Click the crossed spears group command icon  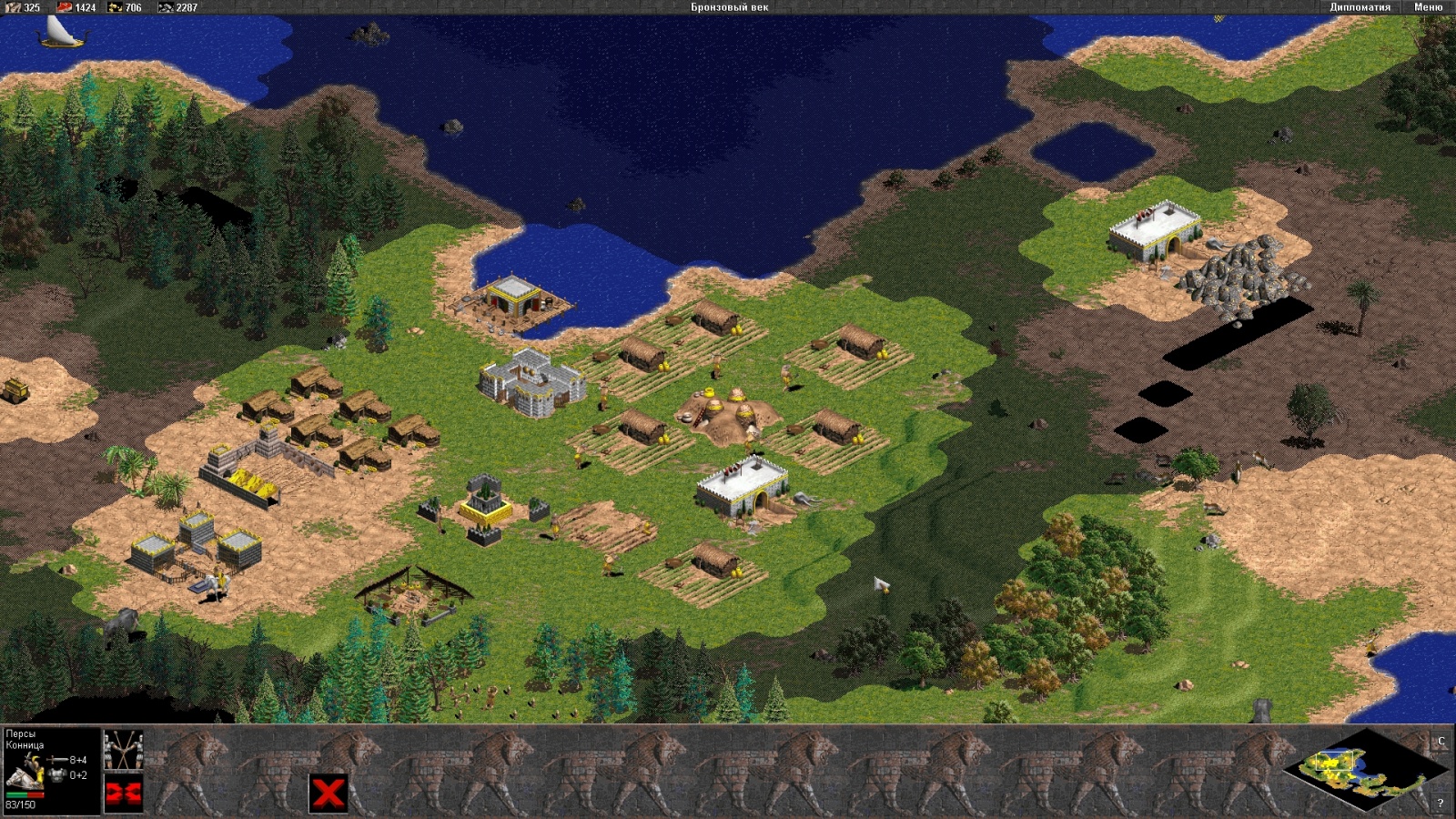pyautogui.click(x=124, y=749)
